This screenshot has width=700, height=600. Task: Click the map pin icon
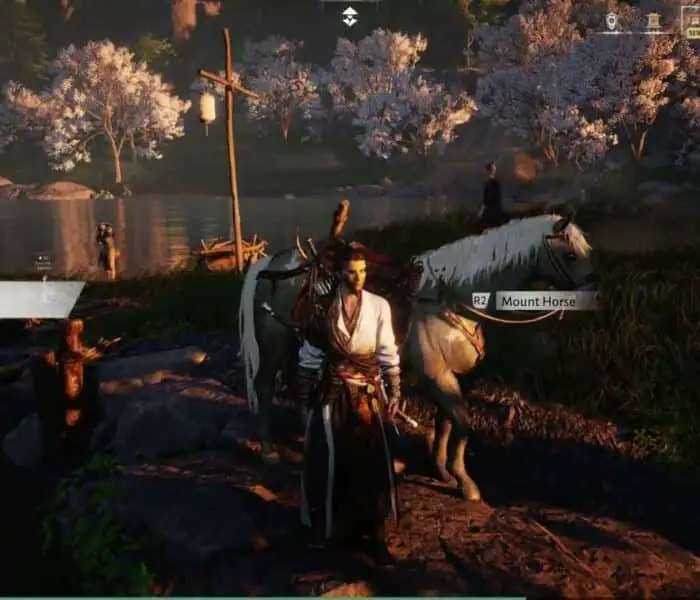pyautogui.click(x=611, y=21)
